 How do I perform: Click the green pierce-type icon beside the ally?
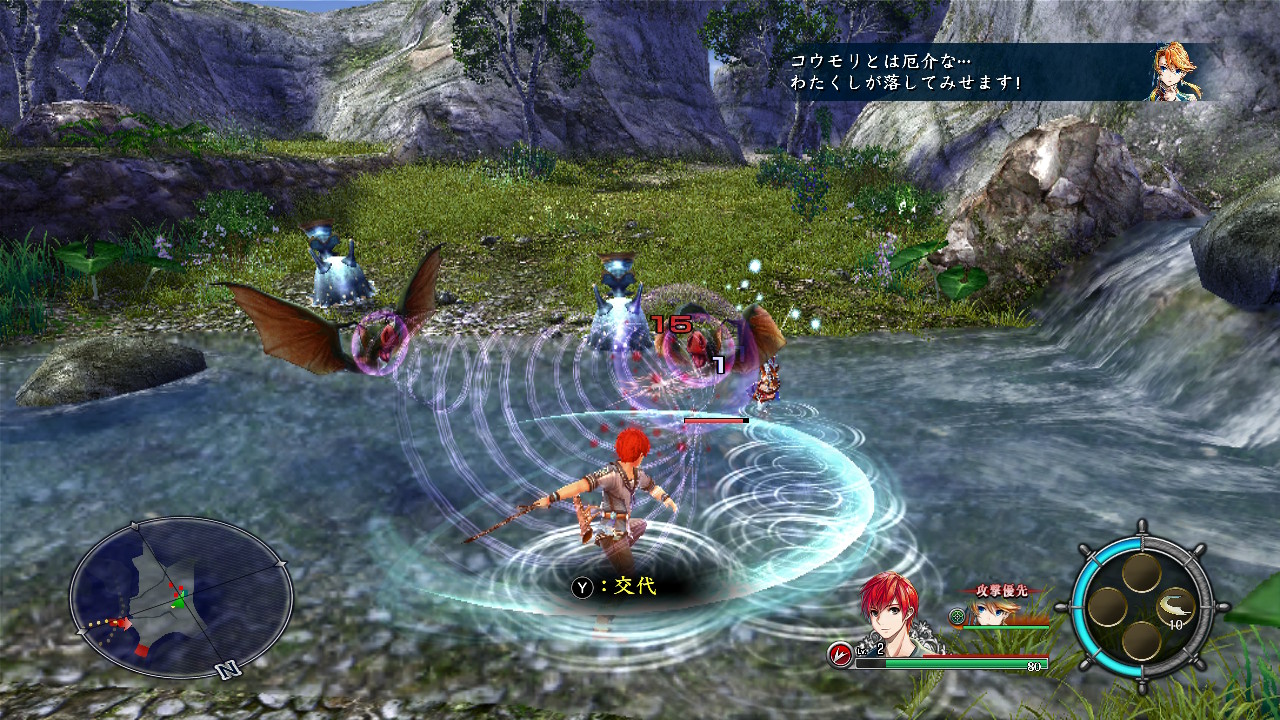pyautogui.click(x=958, y=617)
